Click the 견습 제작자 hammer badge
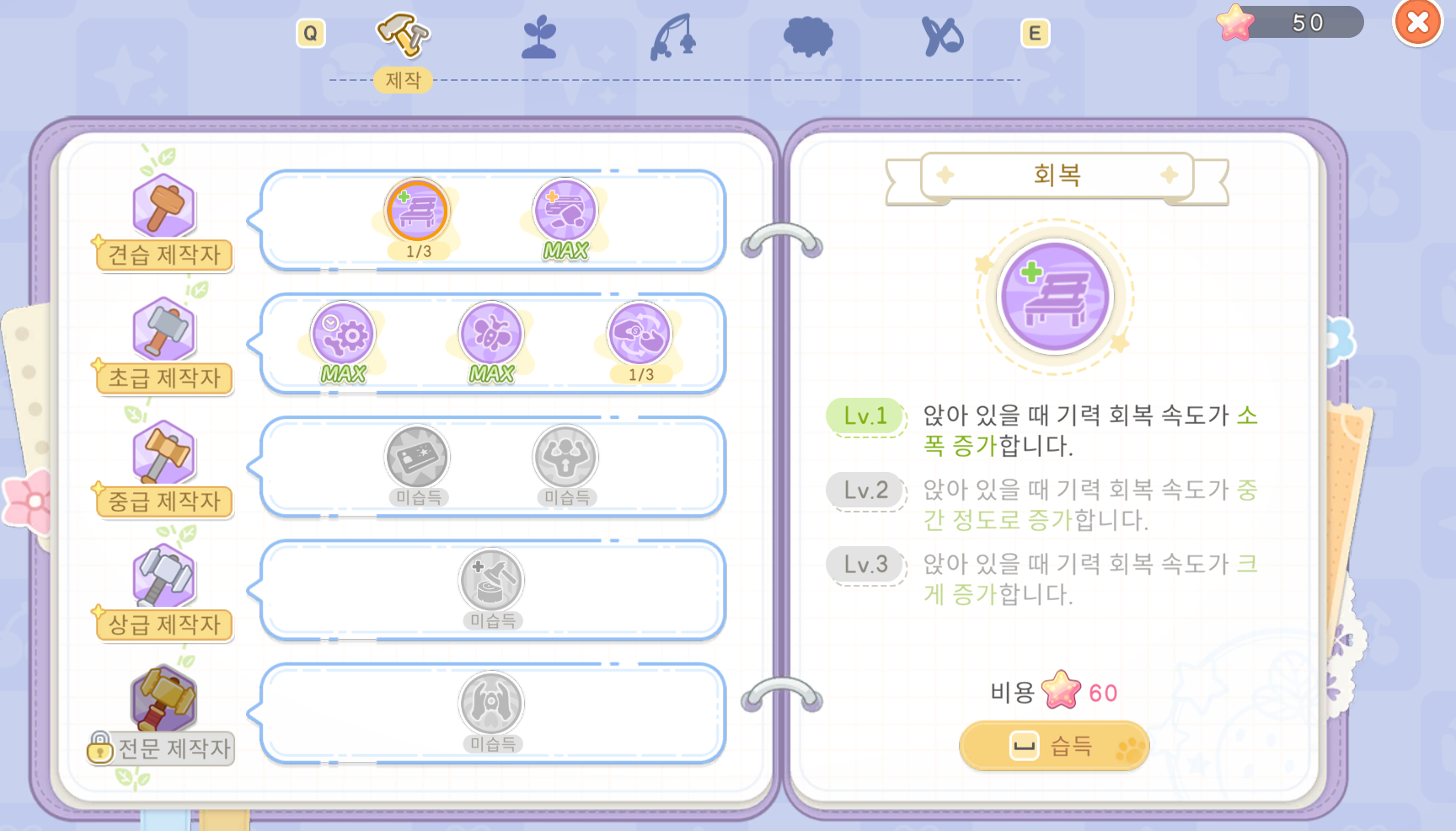 pos(163,205)
